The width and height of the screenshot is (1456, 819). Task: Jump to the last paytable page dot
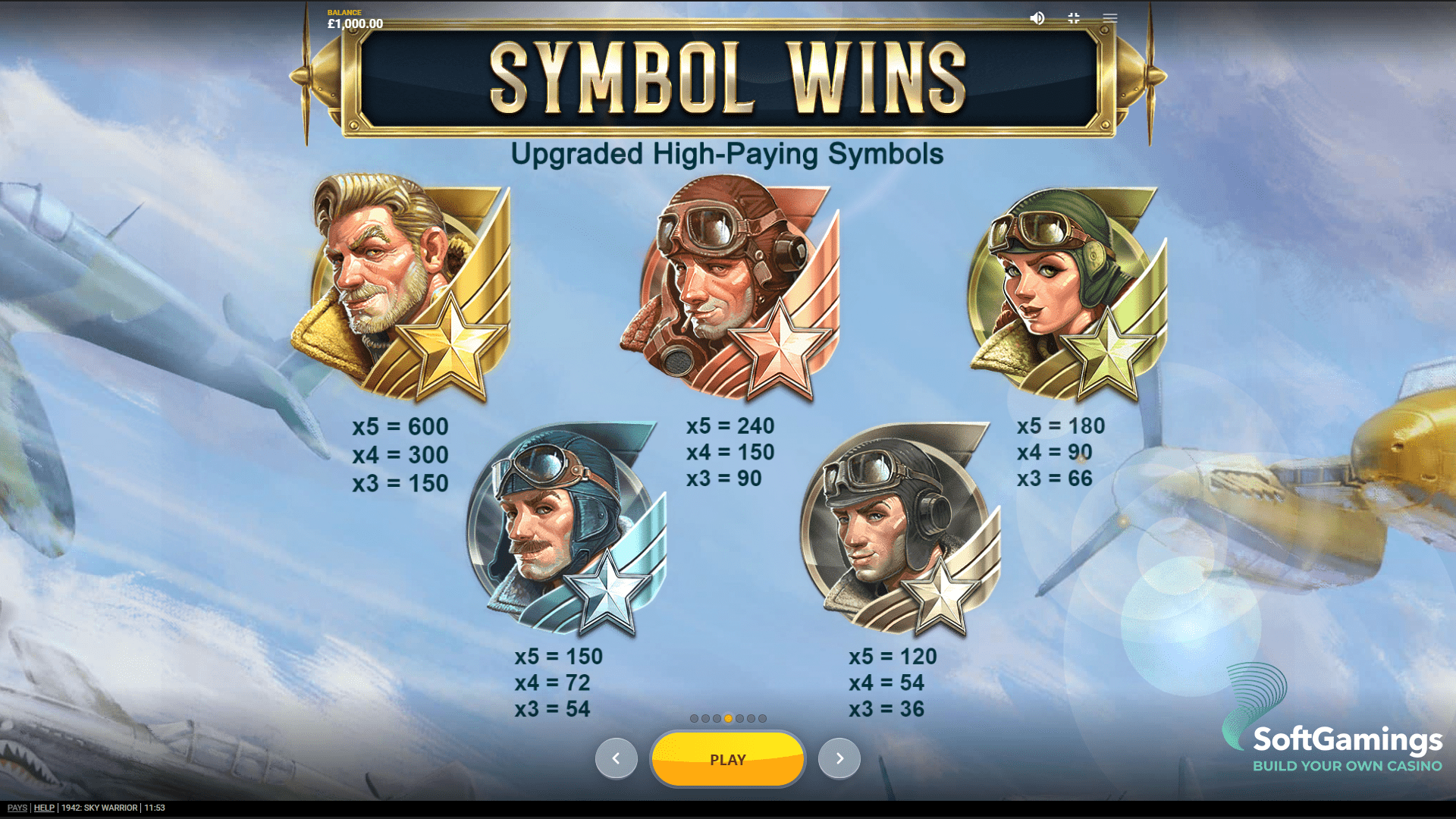[x=762, y=718]
